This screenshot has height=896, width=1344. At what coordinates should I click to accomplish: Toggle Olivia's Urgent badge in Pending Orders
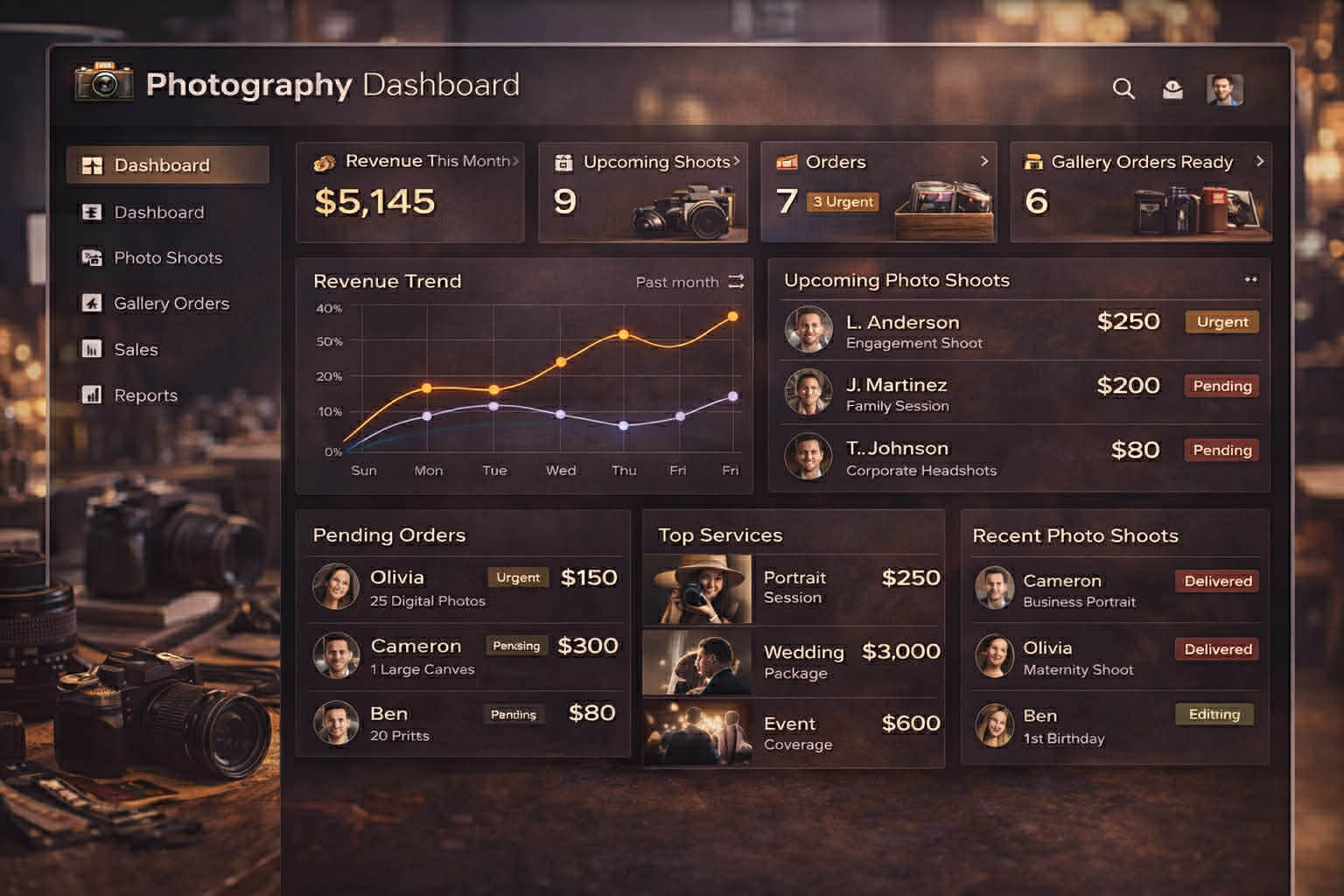click(x=517, y=577)
